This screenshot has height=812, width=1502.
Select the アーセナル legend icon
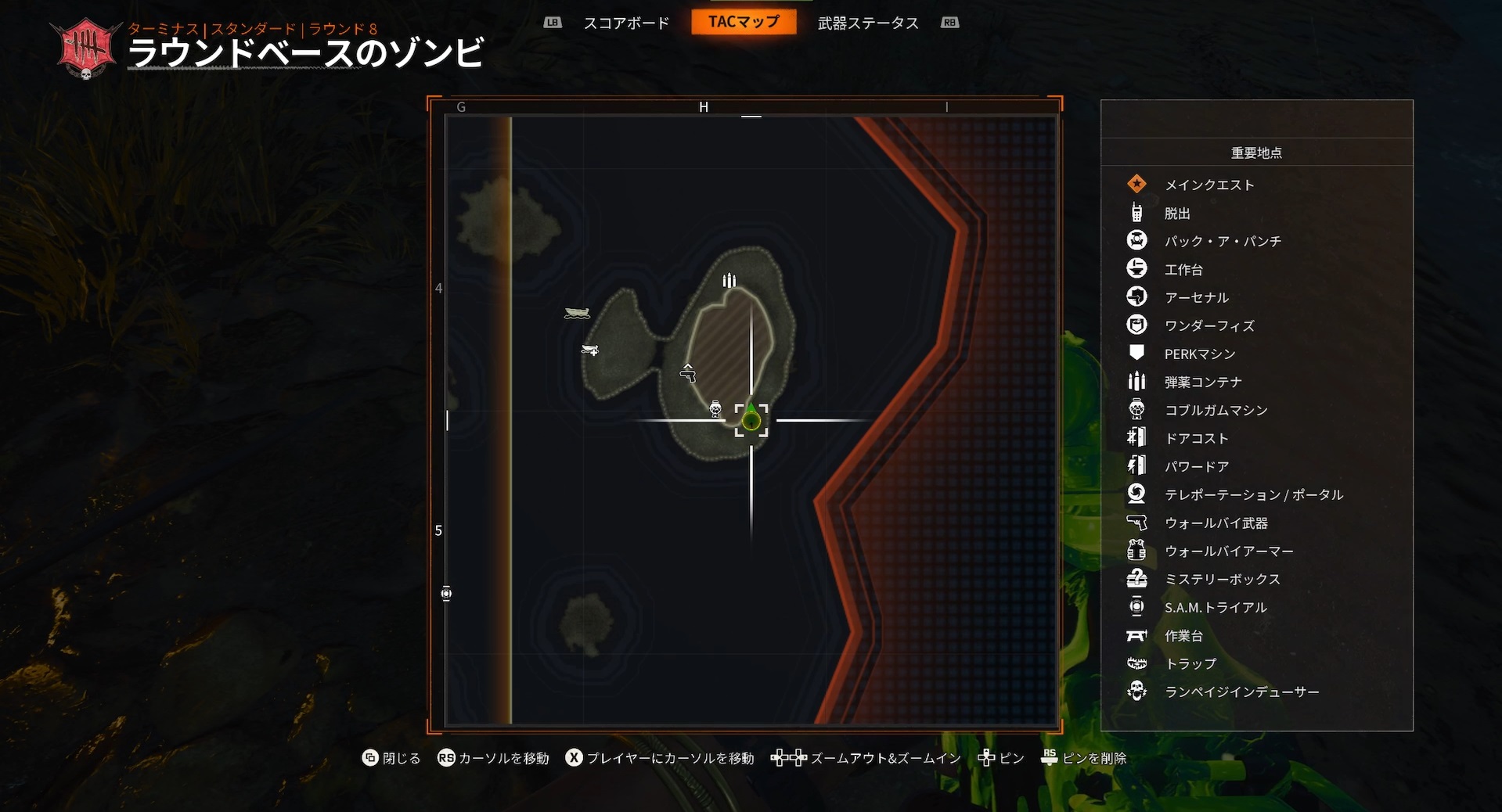(1136, 296)
